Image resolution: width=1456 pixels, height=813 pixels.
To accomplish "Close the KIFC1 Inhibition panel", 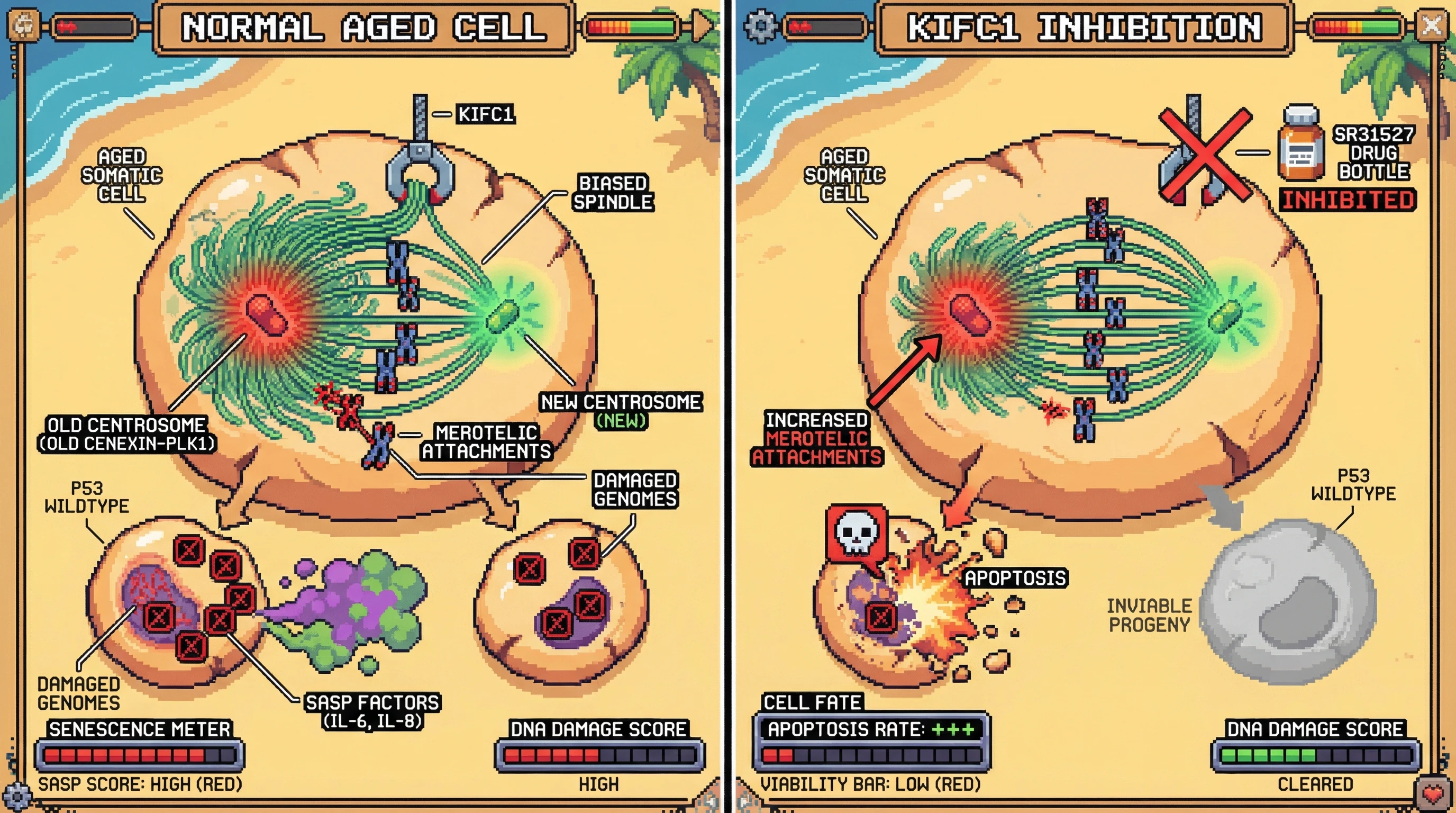I will click(x=1432, y=25).
